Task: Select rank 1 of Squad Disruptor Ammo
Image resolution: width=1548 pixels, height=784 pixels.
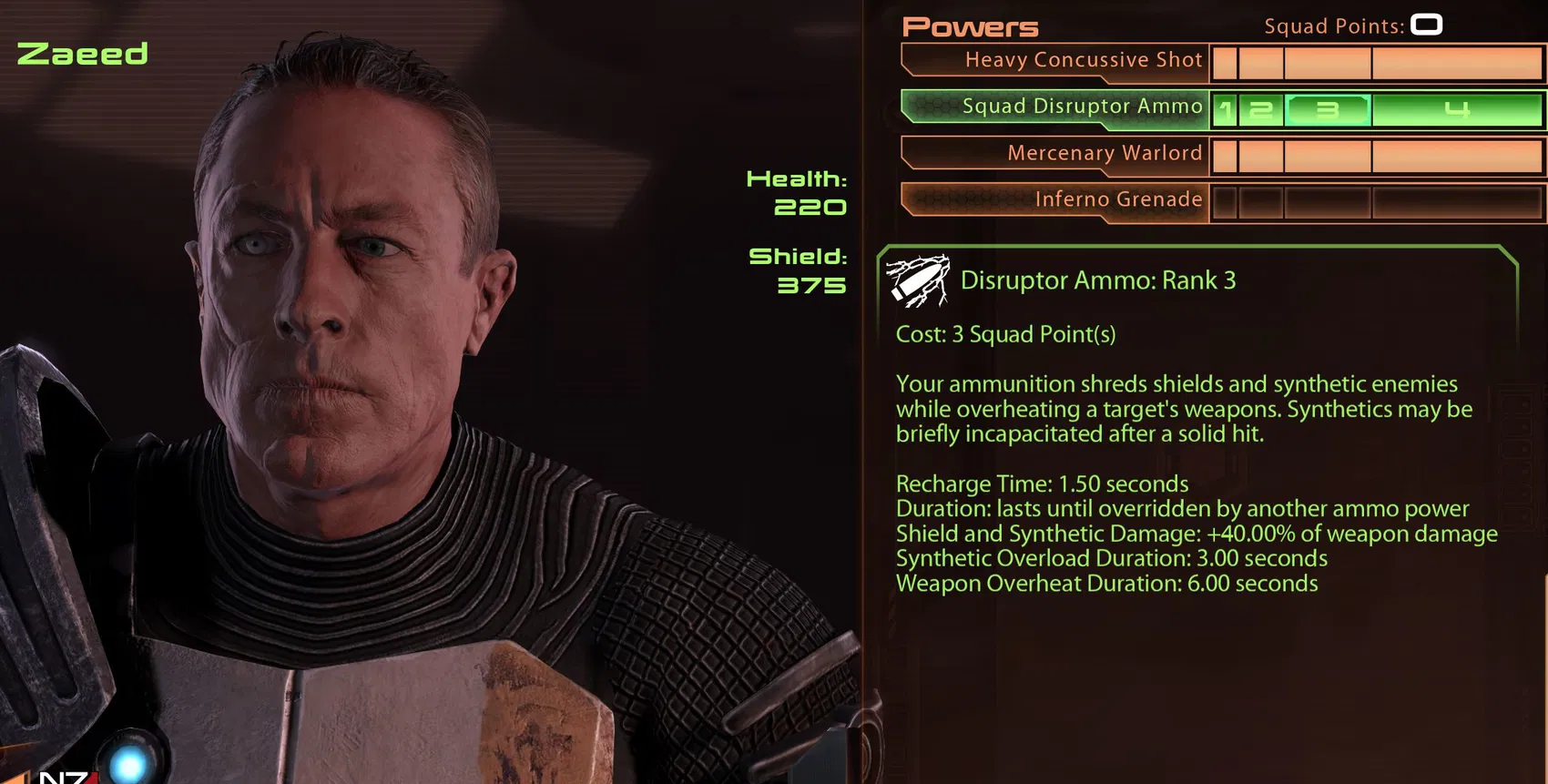Action: point(1227,109)
